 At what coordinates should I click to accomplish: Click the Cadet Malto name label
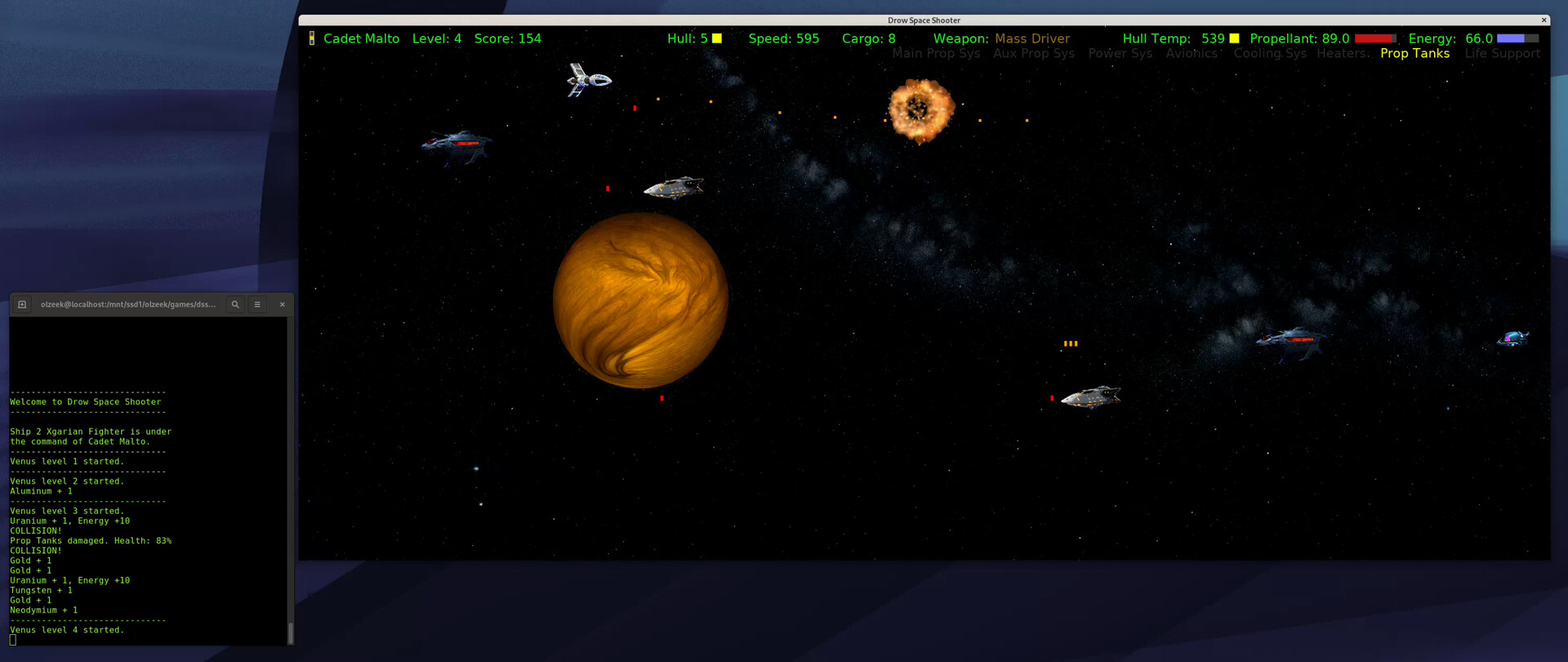[361, 38]
